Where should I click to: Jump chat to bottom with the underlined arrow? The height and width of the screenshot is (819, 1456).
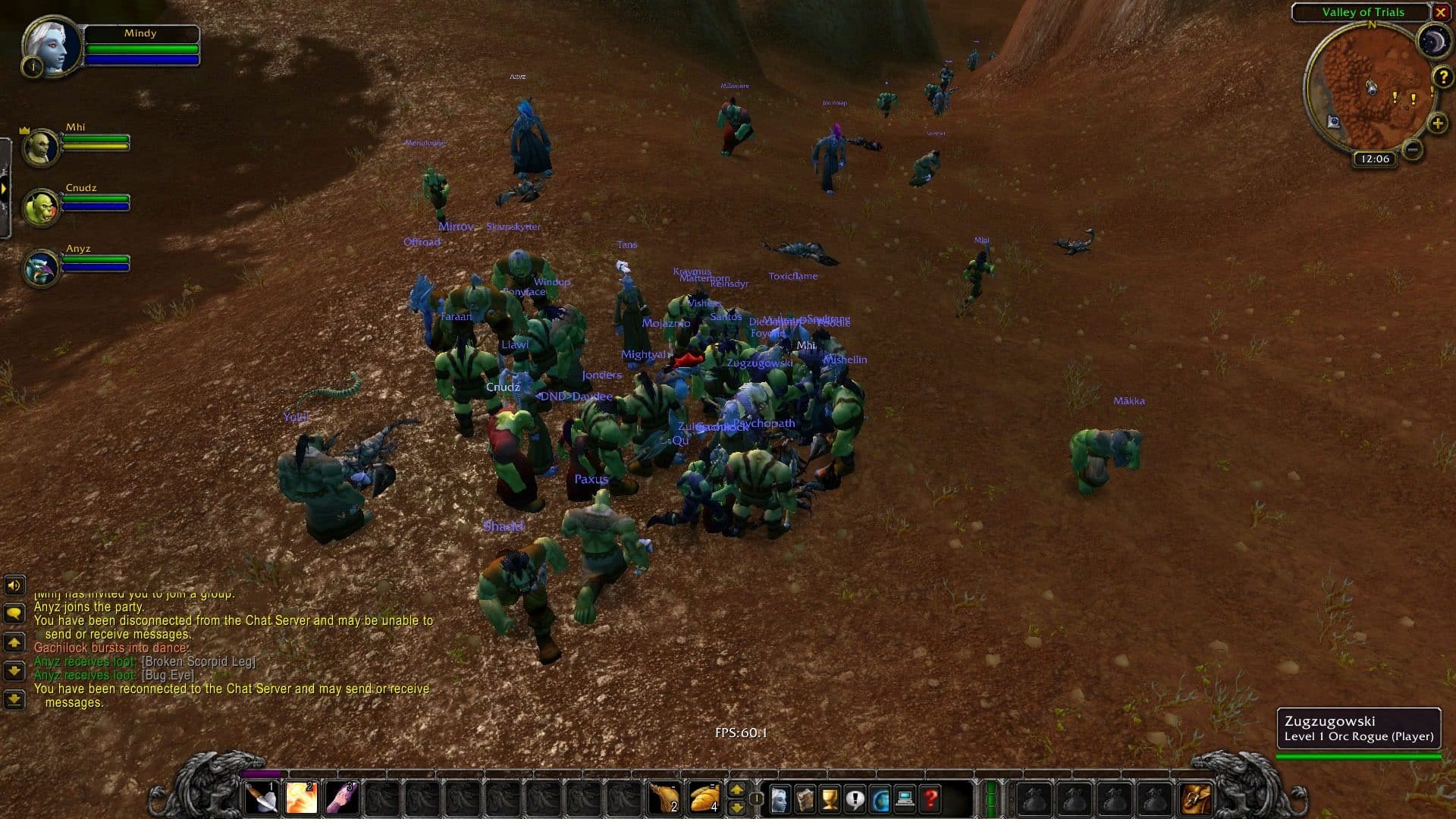click(14, 697)
